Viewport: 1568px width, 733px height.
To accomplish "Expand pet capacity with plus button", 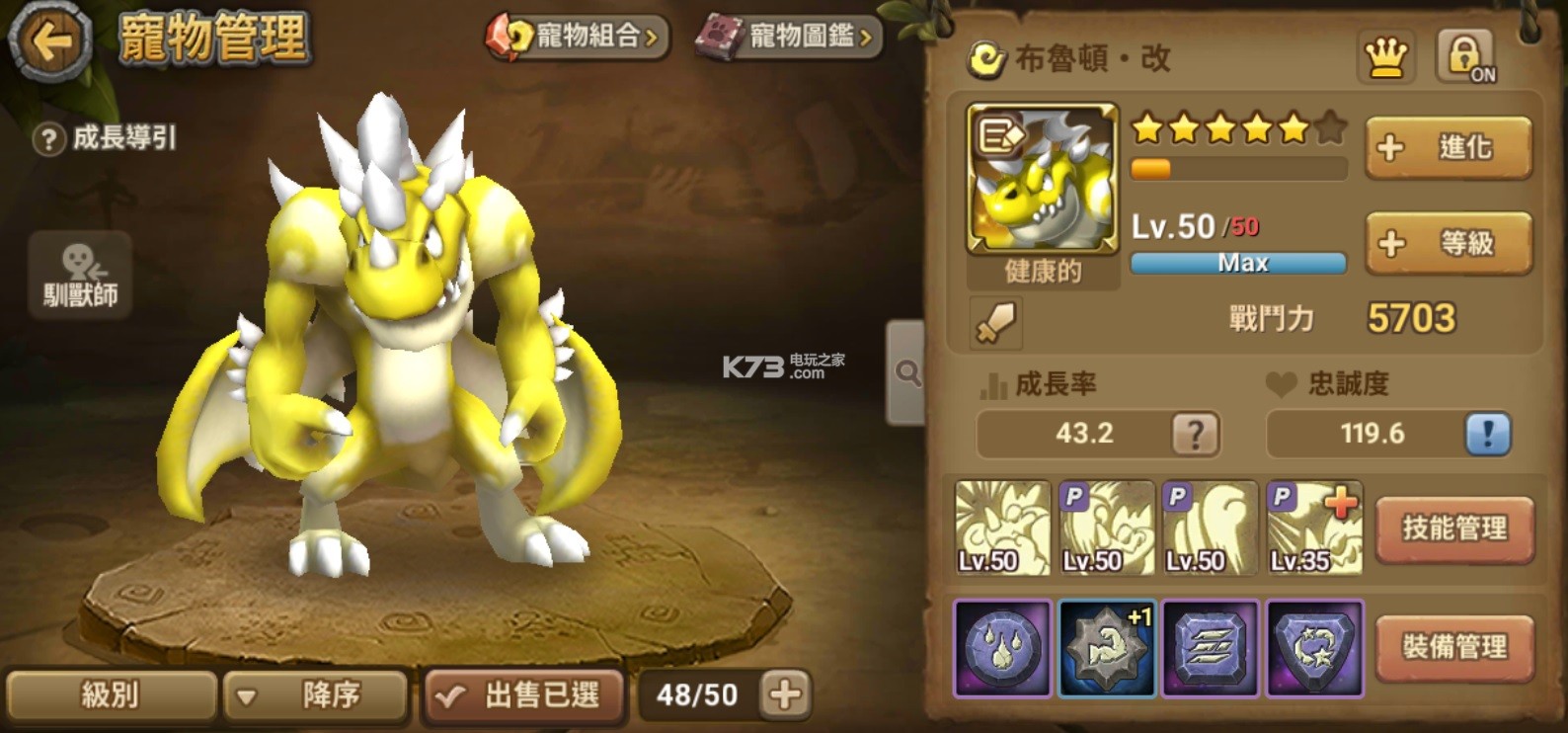I will click(x=786, y=694).
